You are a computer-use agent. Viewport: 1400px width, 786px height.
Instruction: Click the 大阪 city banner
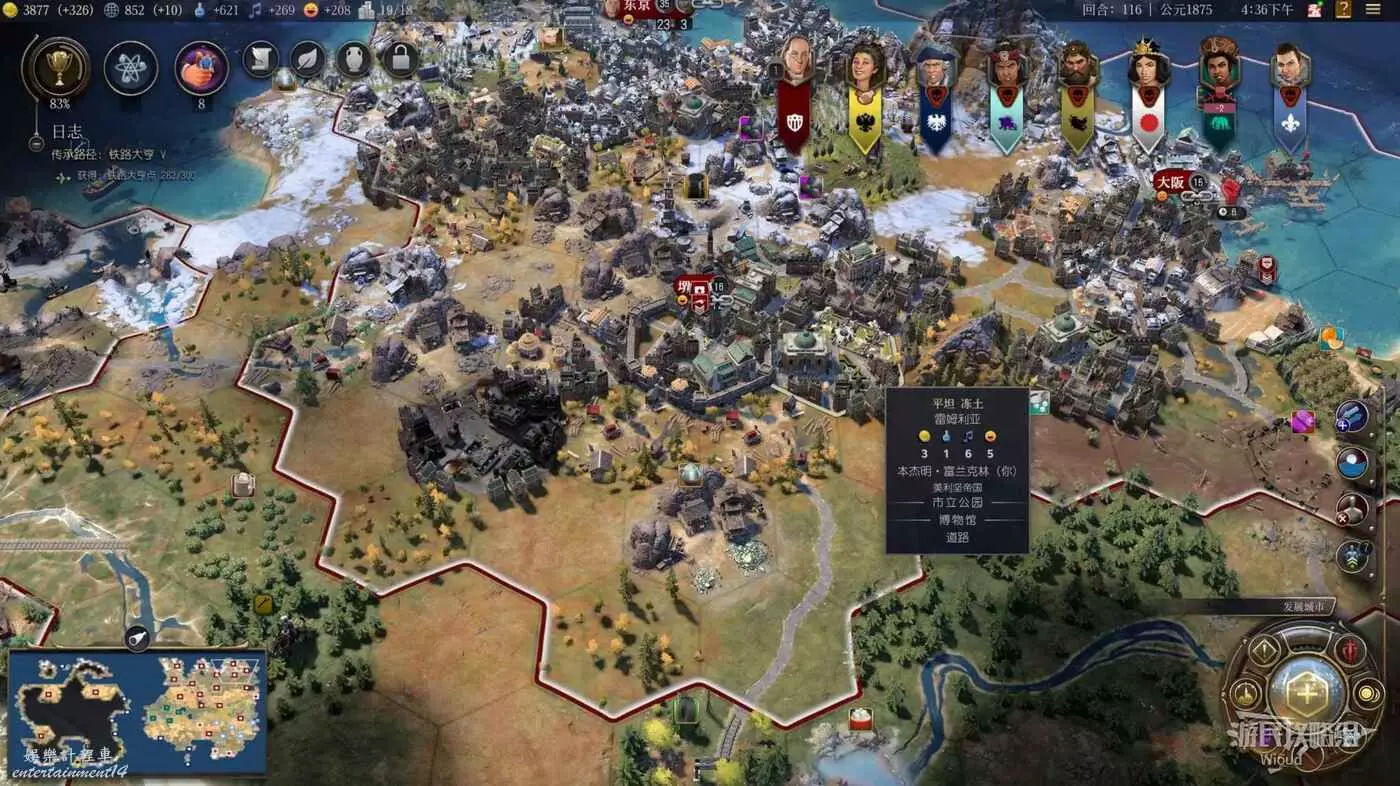click(1170, 182)
